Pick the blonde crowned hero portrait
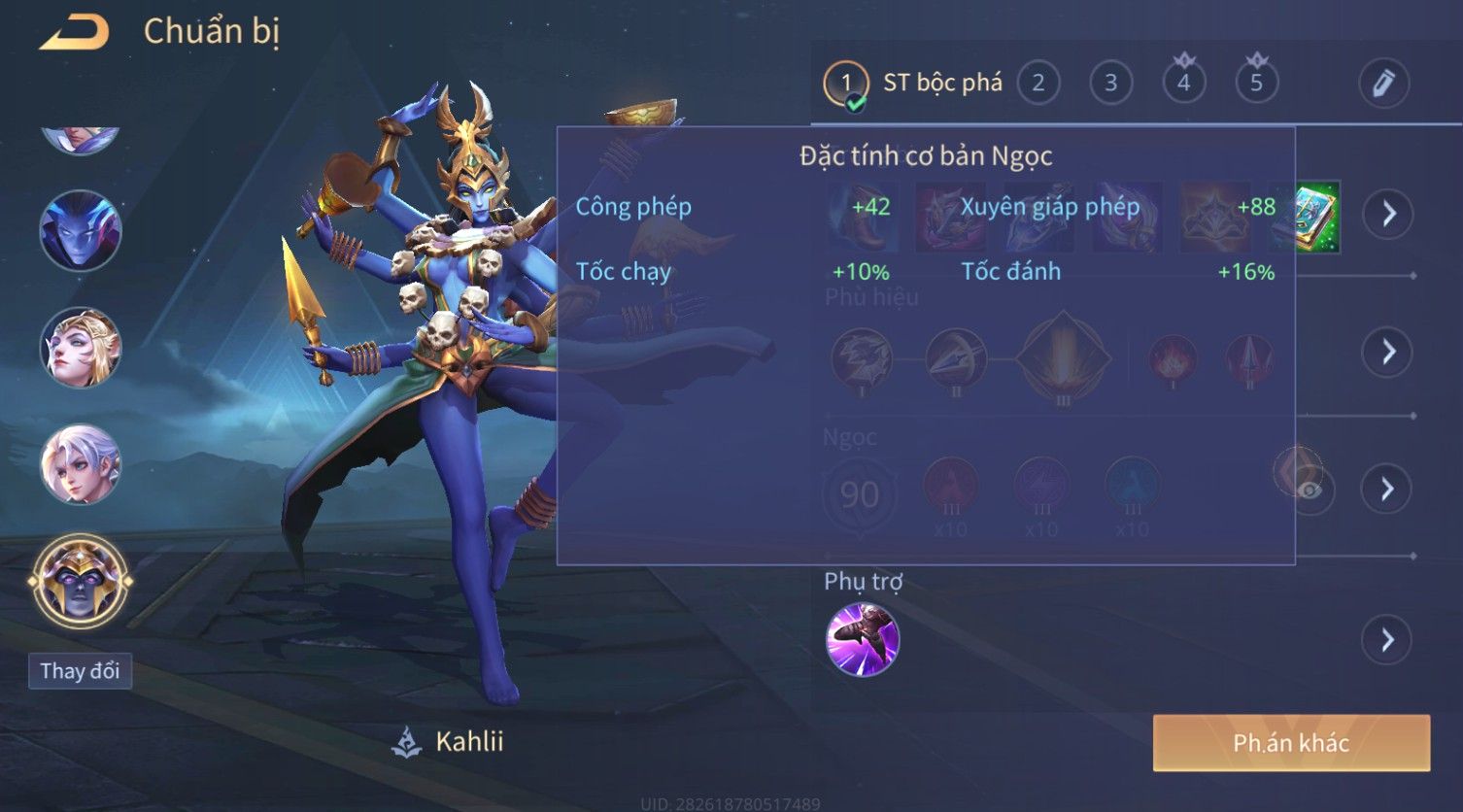The image size is (1463, 812). (81, 348)
